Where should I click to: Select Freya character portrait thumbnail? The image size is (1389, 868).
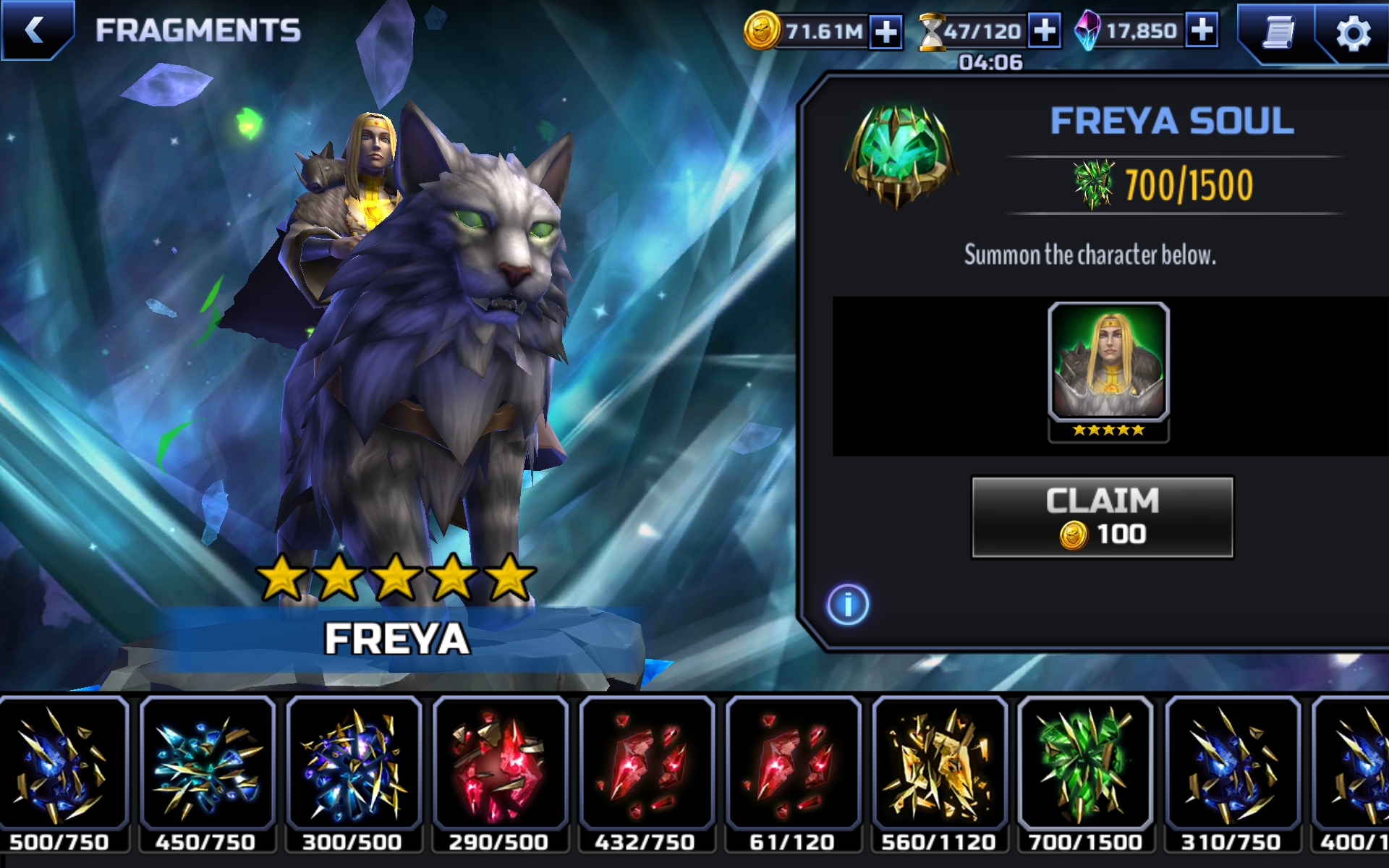coord(1108,370)
